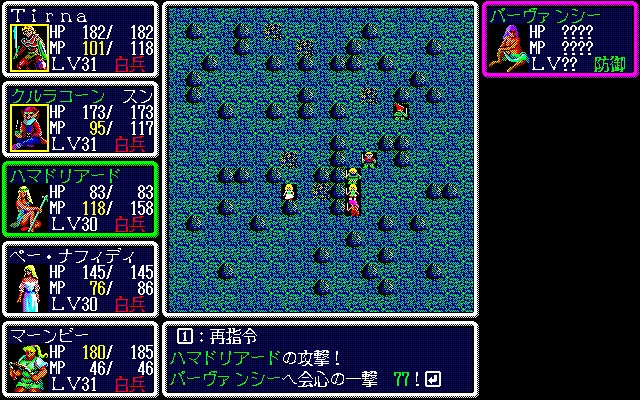Pick the ペー・ナフィディ party member panel
Screen dimensions: 640x400
coord(80,279)
